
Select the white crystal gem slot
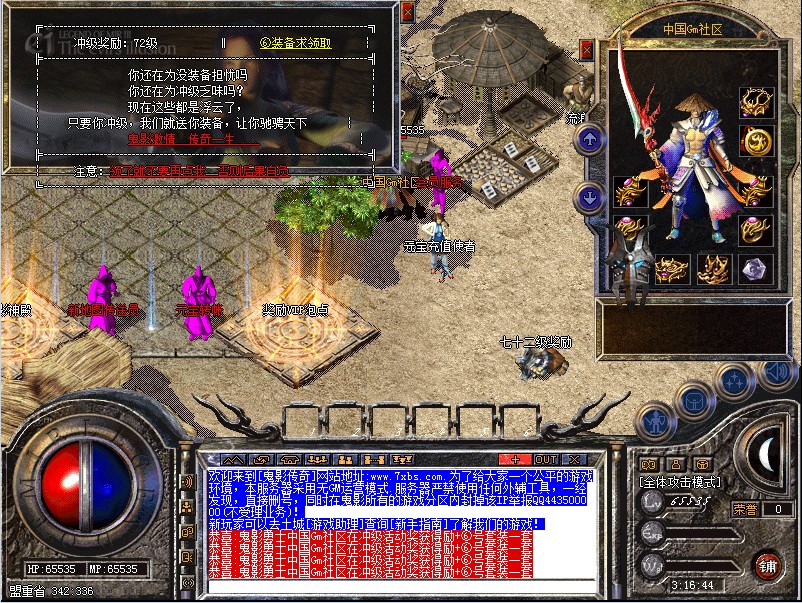(756, 268)
